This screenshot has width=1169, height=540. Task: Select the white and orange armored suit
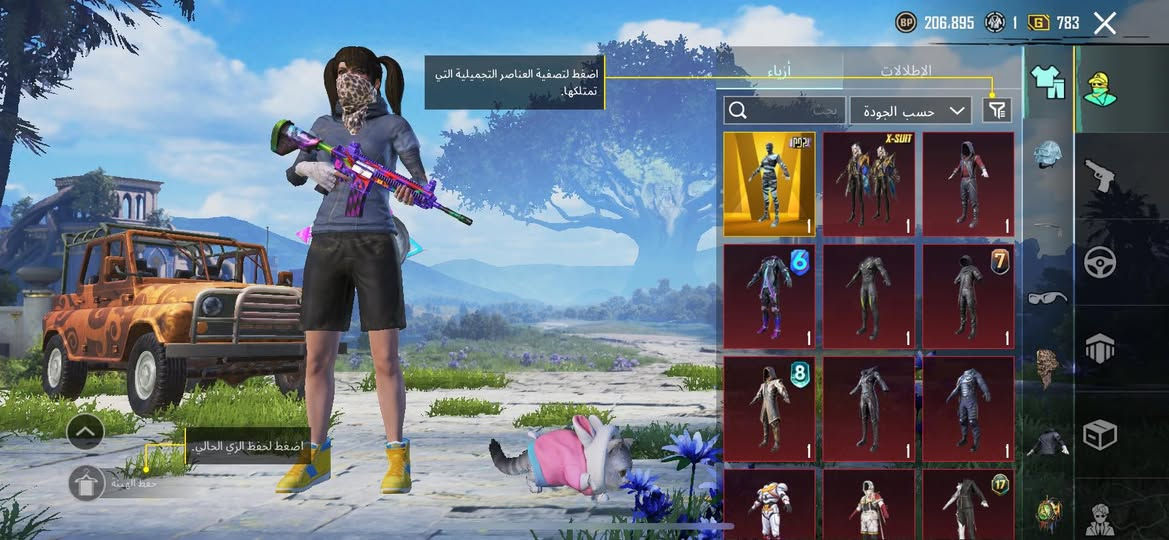coord(769,505)
